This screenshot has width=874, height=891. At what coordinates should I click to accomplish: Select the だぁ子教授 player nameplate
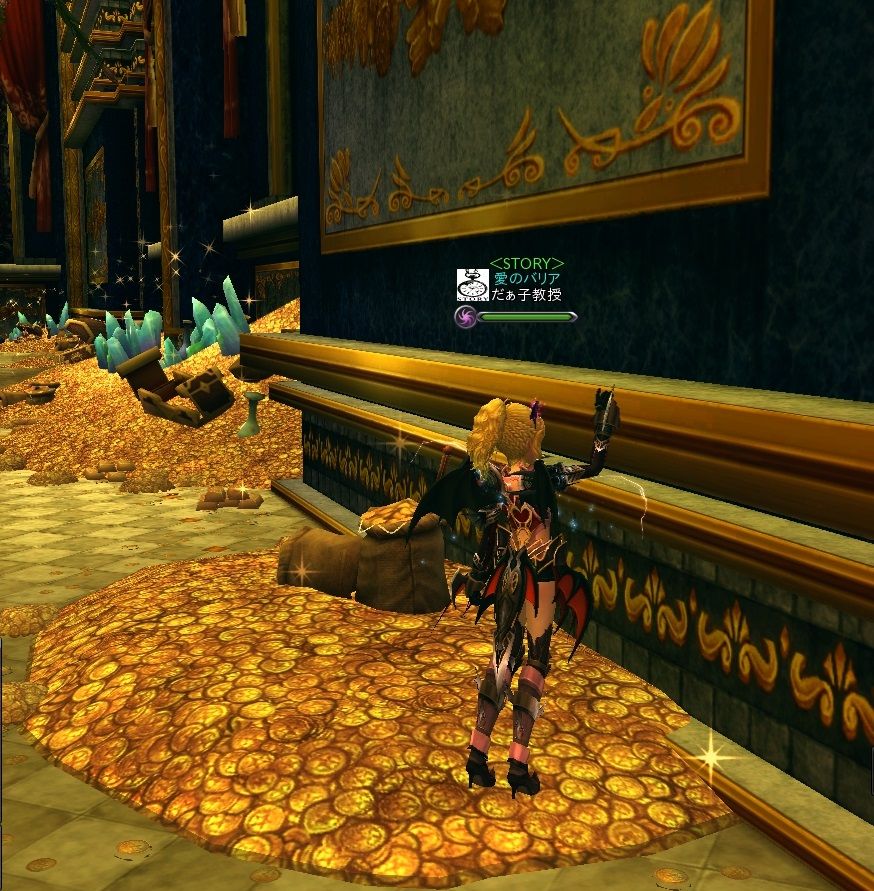(526, 295)
